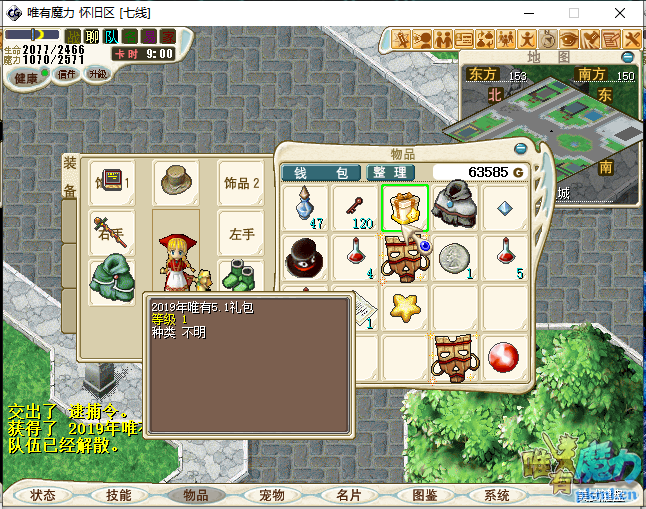The image size is (646, 509).
Task: Select the equipped green boots slot
Action: pyautogui.click(x=239, y=279)
